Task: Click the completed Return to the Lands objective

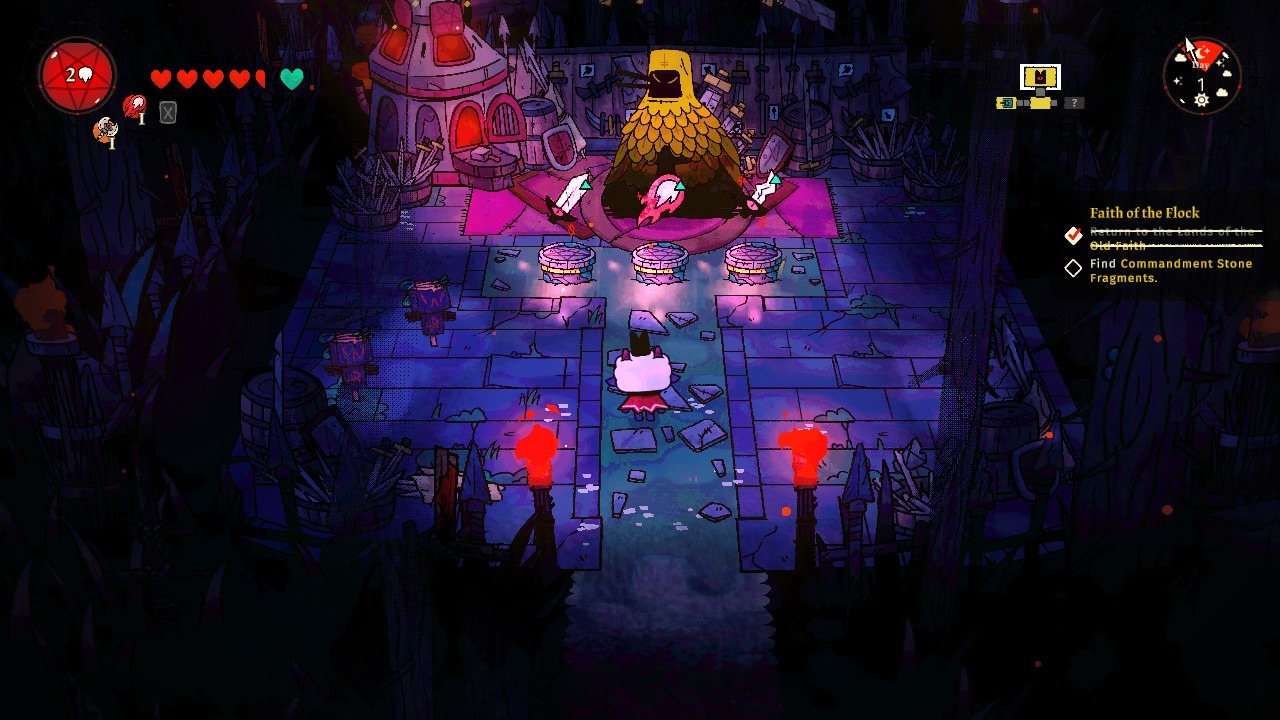Action: click(x=1170, y=238)
